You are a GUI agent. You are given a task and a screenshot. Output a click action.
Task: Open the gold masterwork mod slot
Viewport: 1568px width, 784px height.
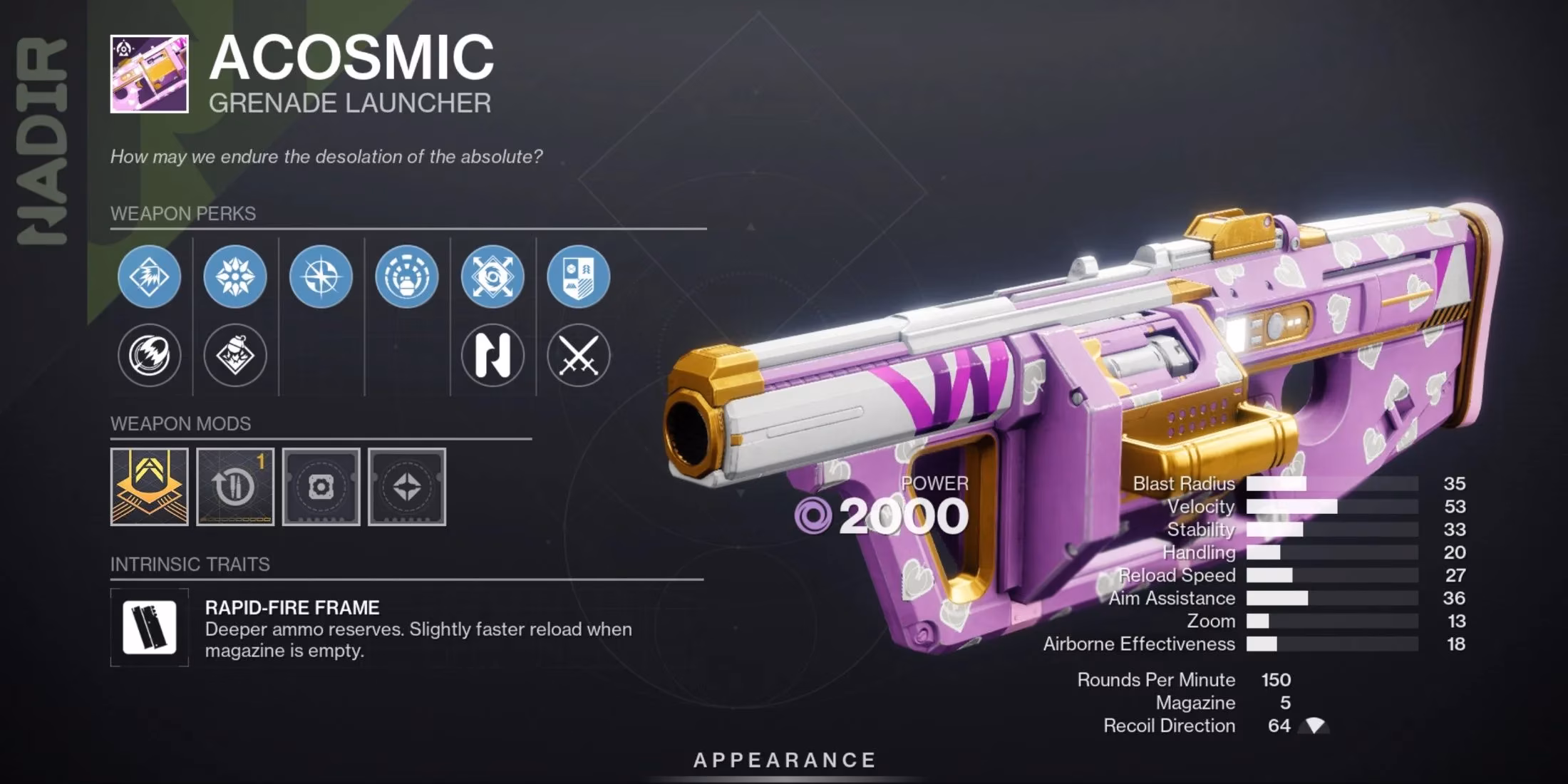pos(149,488)
